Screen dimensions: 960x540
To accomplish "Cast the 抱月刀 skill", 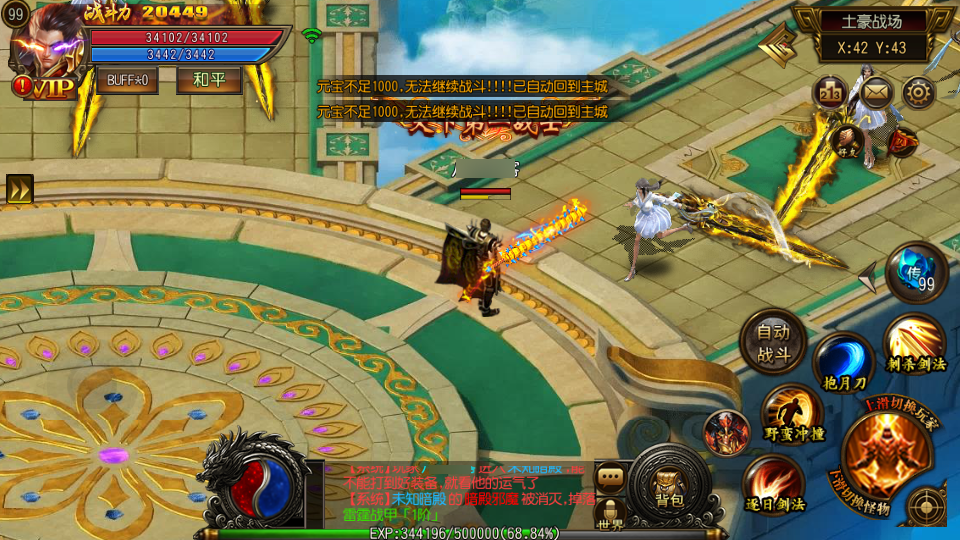I will pyautogui.click(x=844, y=362).
